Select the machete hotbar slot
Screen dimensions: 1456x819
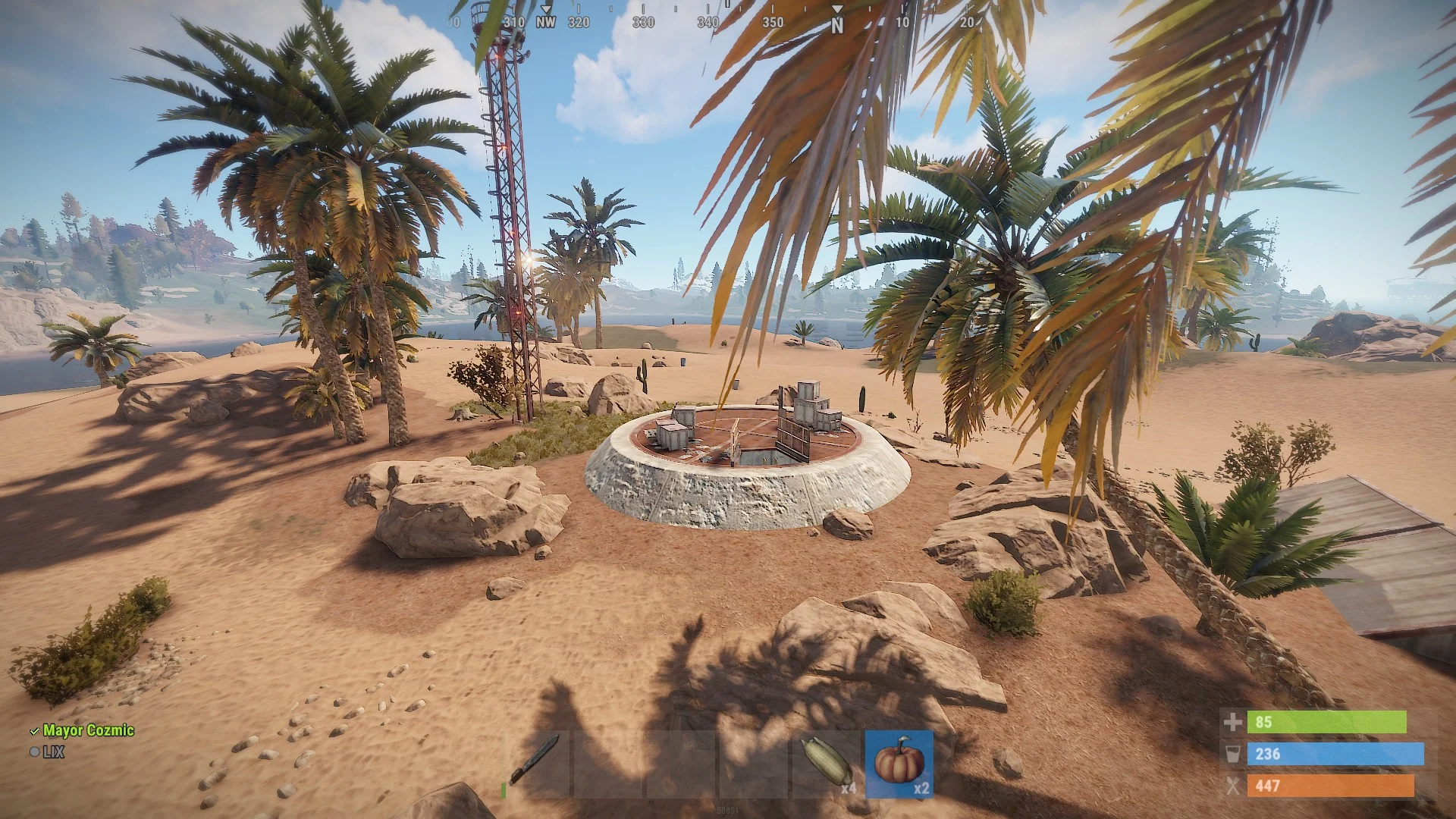tap(535, 762)
